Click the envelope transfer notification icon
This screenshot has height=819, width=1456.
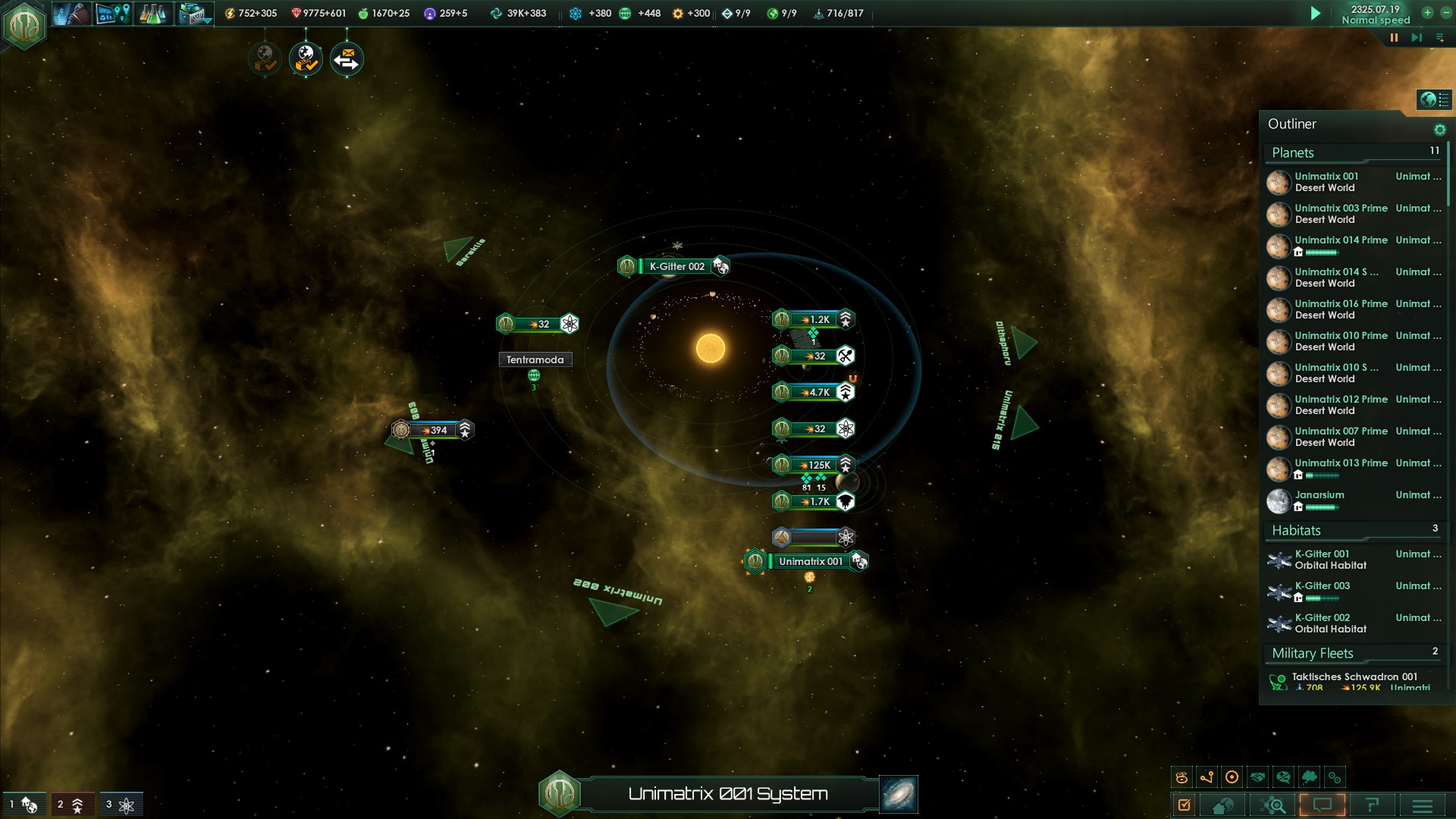click(x=347, y=59)
